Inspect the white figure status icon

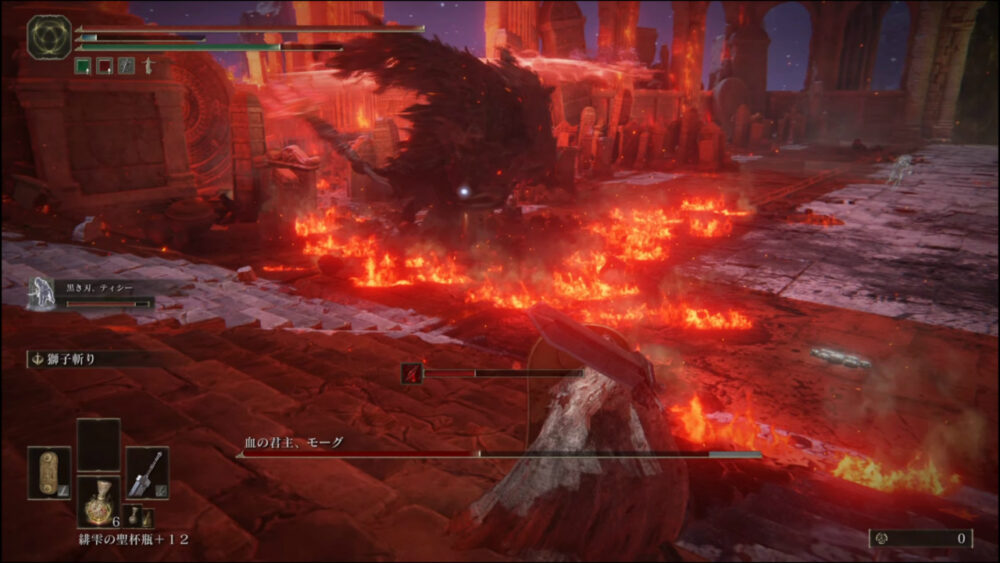148,66
